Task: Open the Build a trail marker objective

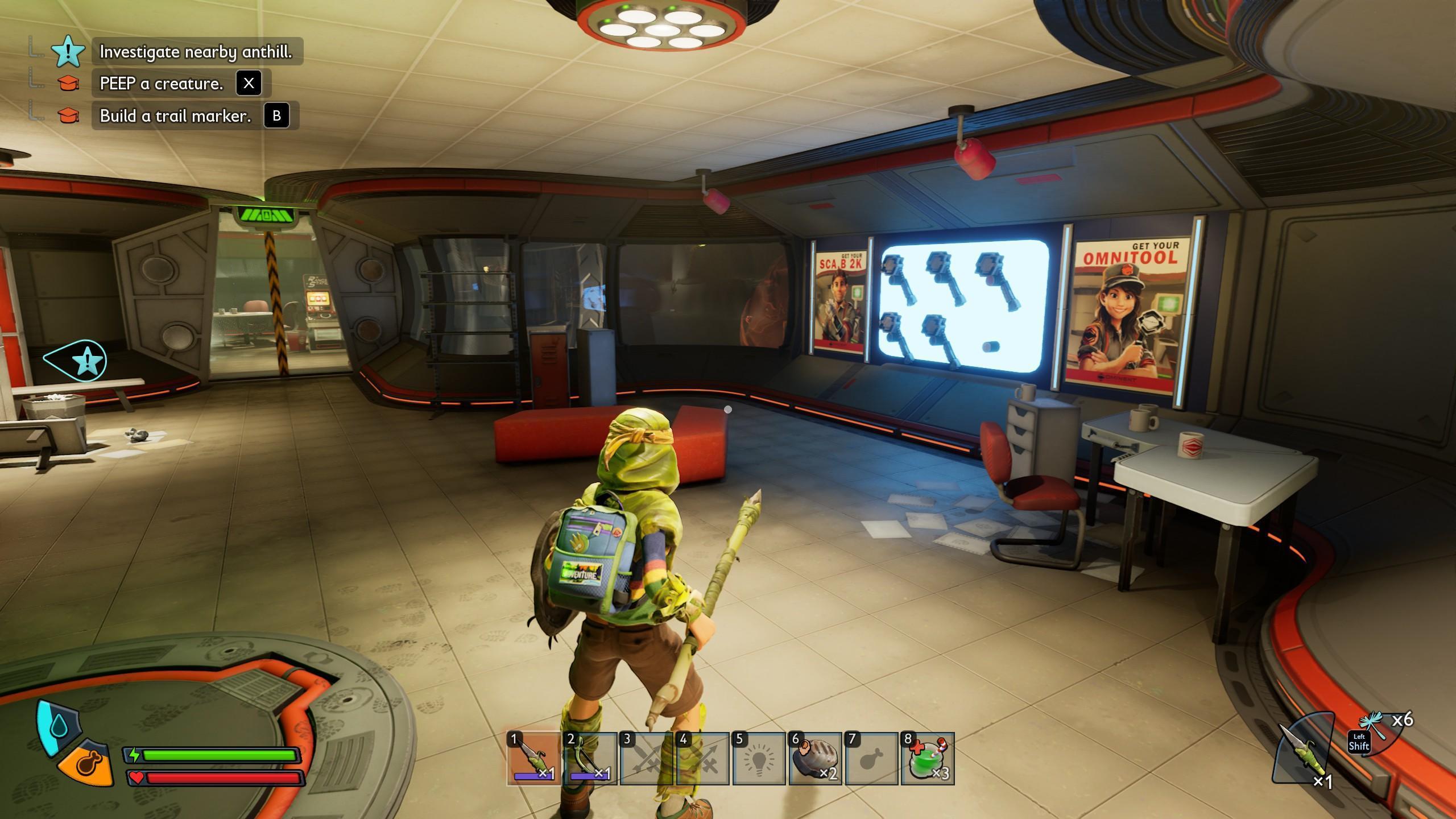Action: tap(175, 116)
